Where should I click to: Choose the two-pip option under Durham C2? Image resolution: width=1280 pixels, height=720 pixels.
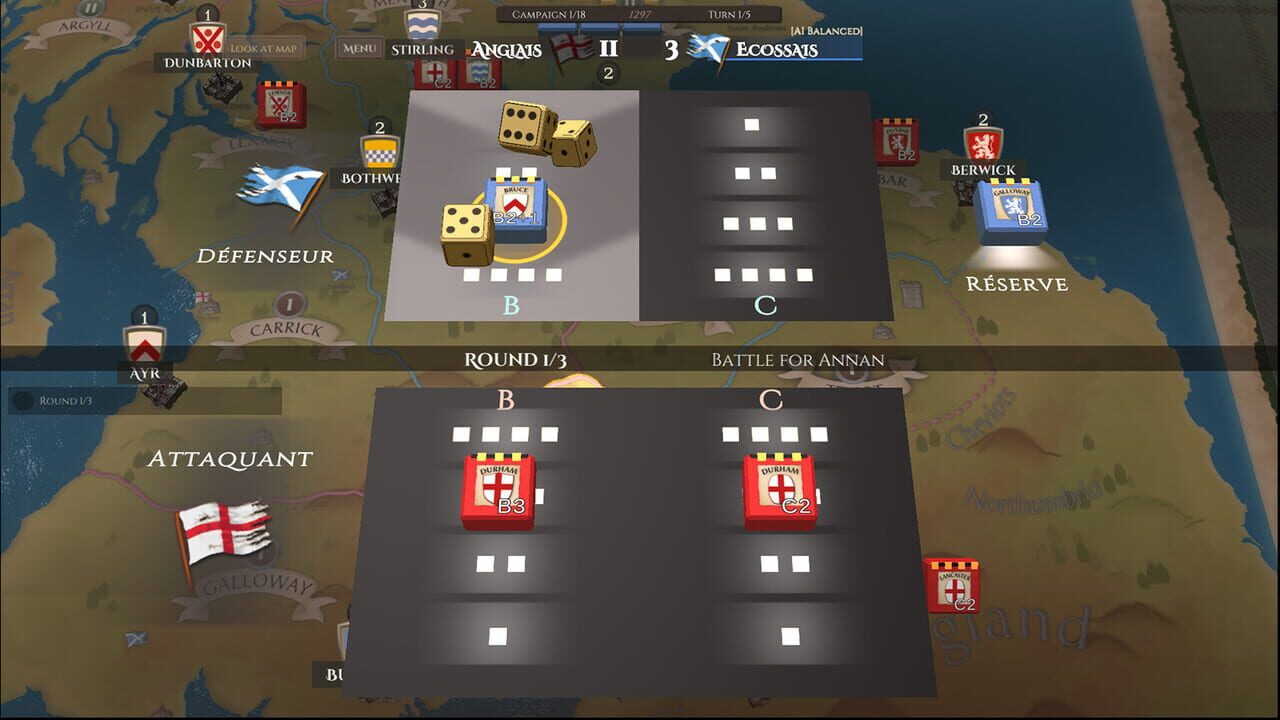[787, 563]
